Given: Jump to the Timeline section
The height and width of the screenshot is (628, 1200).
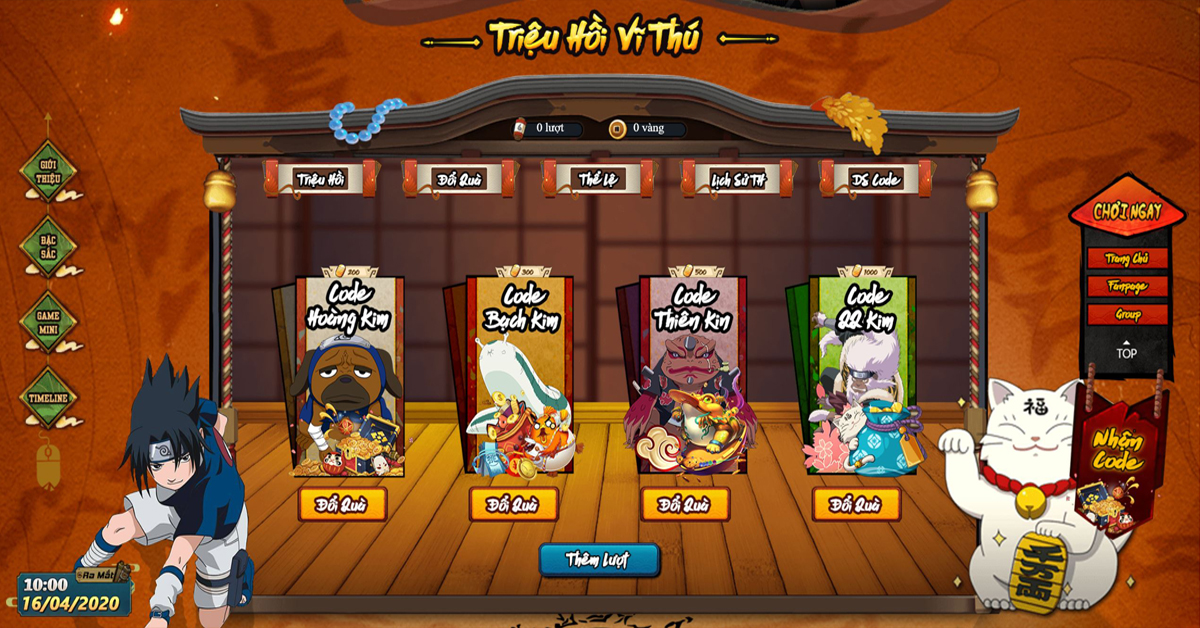Looking at the screenshot, I should tap(49, 398).
